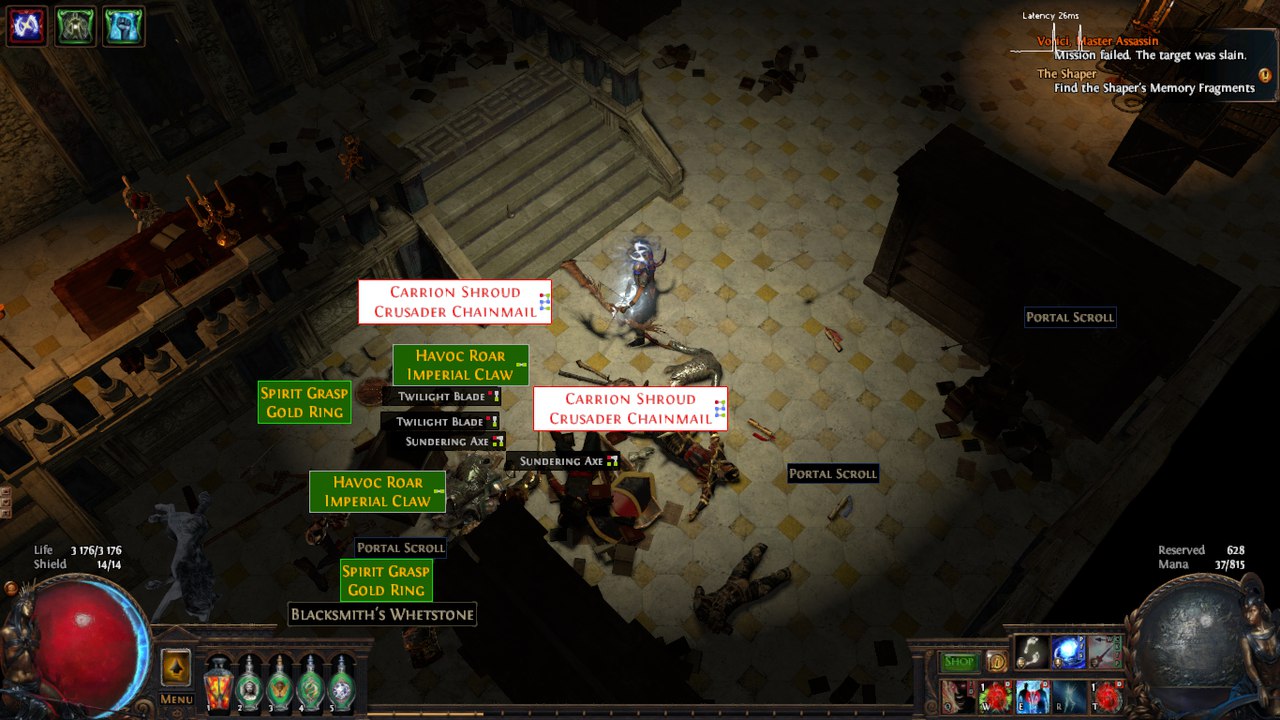Click the orange info coin button

[996, 661]
